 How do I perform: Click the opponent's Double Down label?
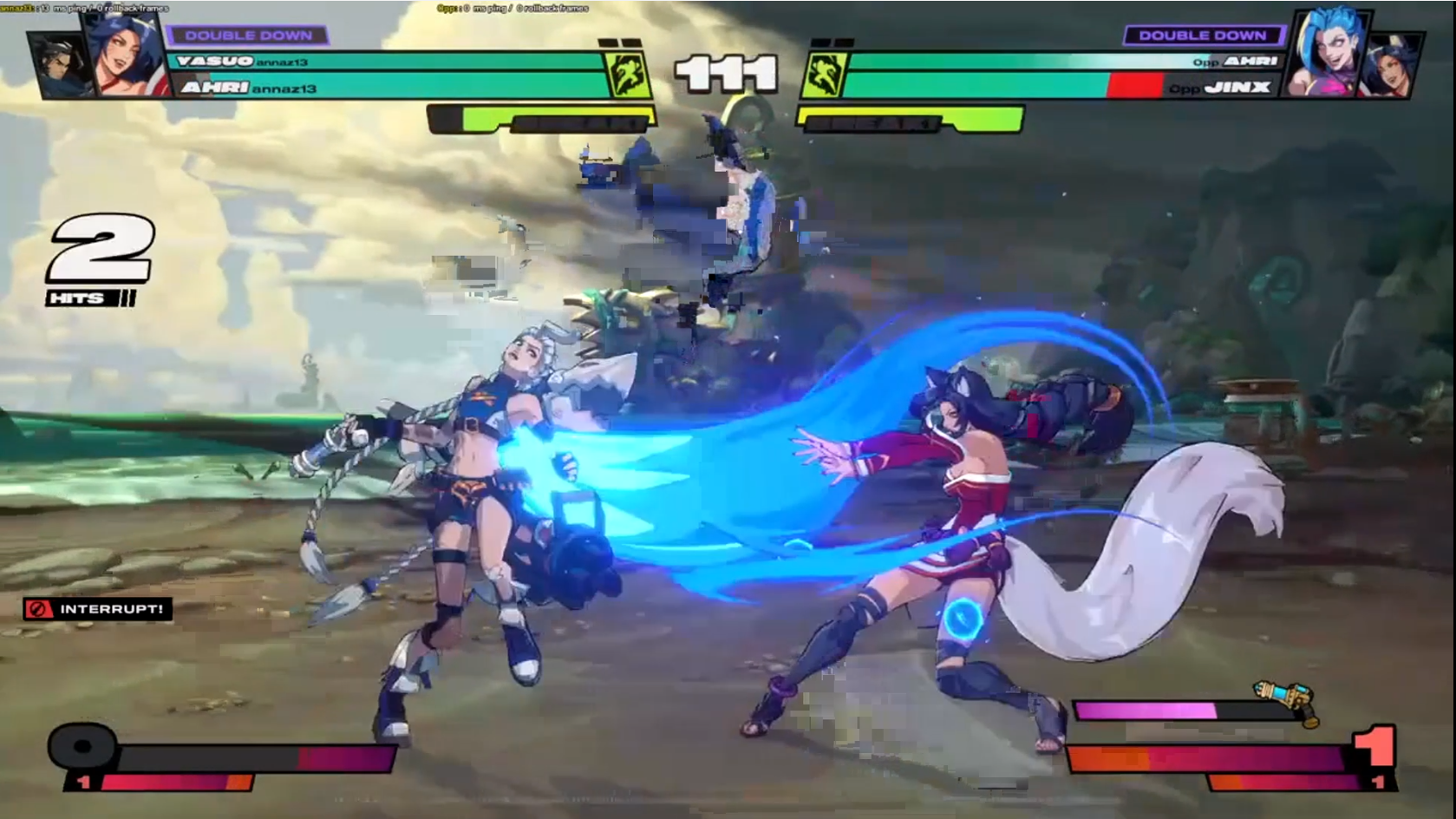pyautogui.click(x=1202, y=36)
